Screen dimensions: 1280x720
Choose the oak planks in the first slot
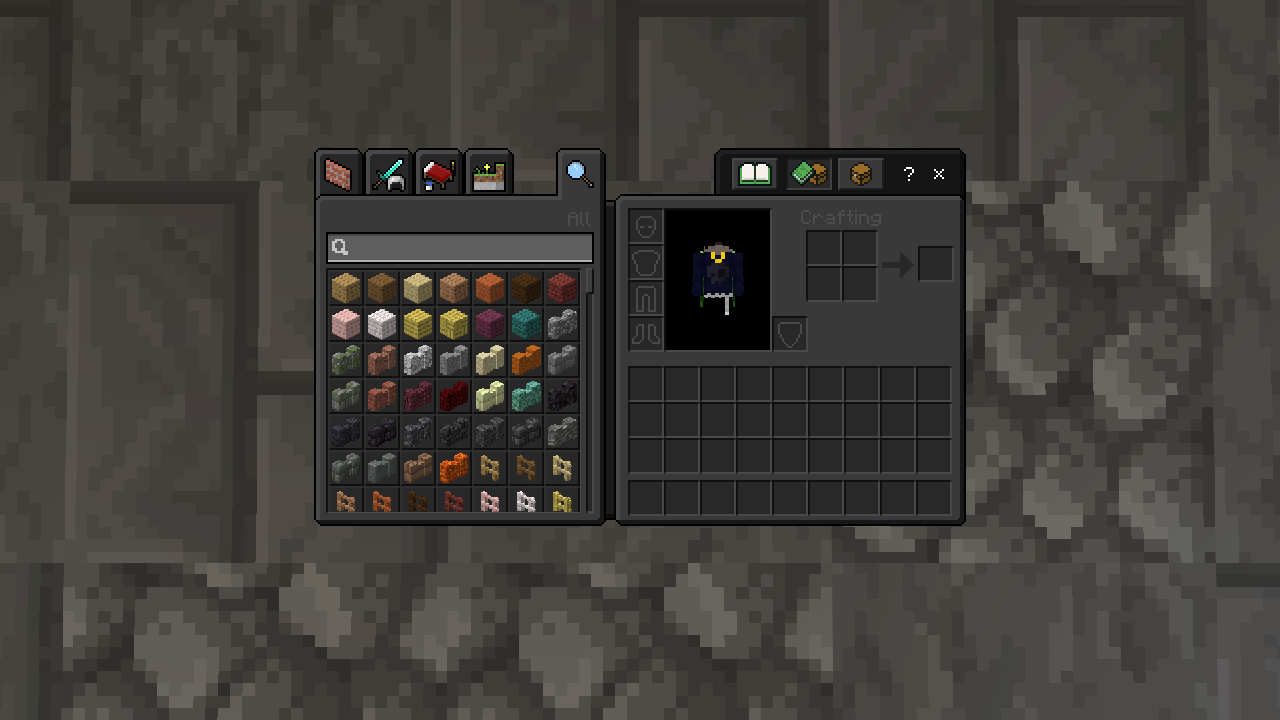click(346, 288)
